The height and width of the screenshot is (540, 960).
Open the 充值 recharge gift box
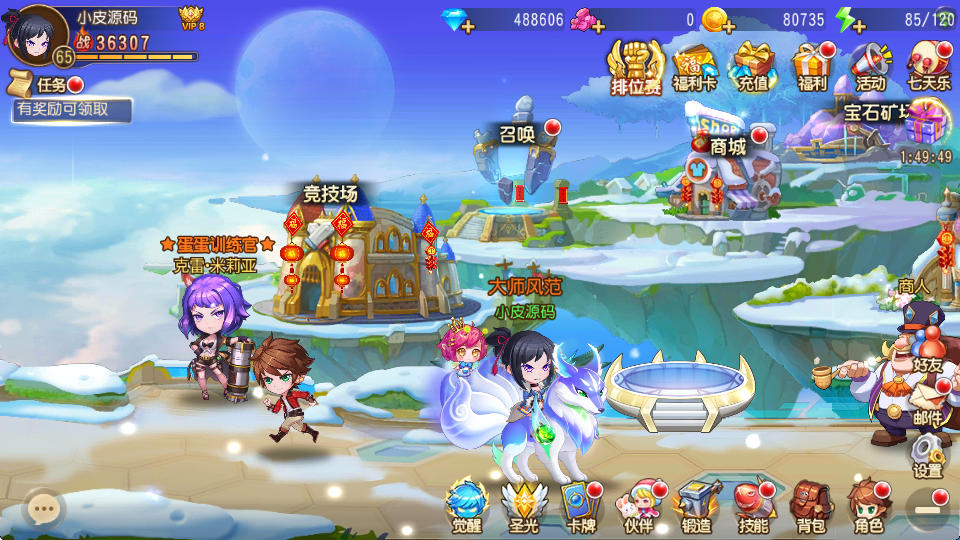tap(753, 67)
